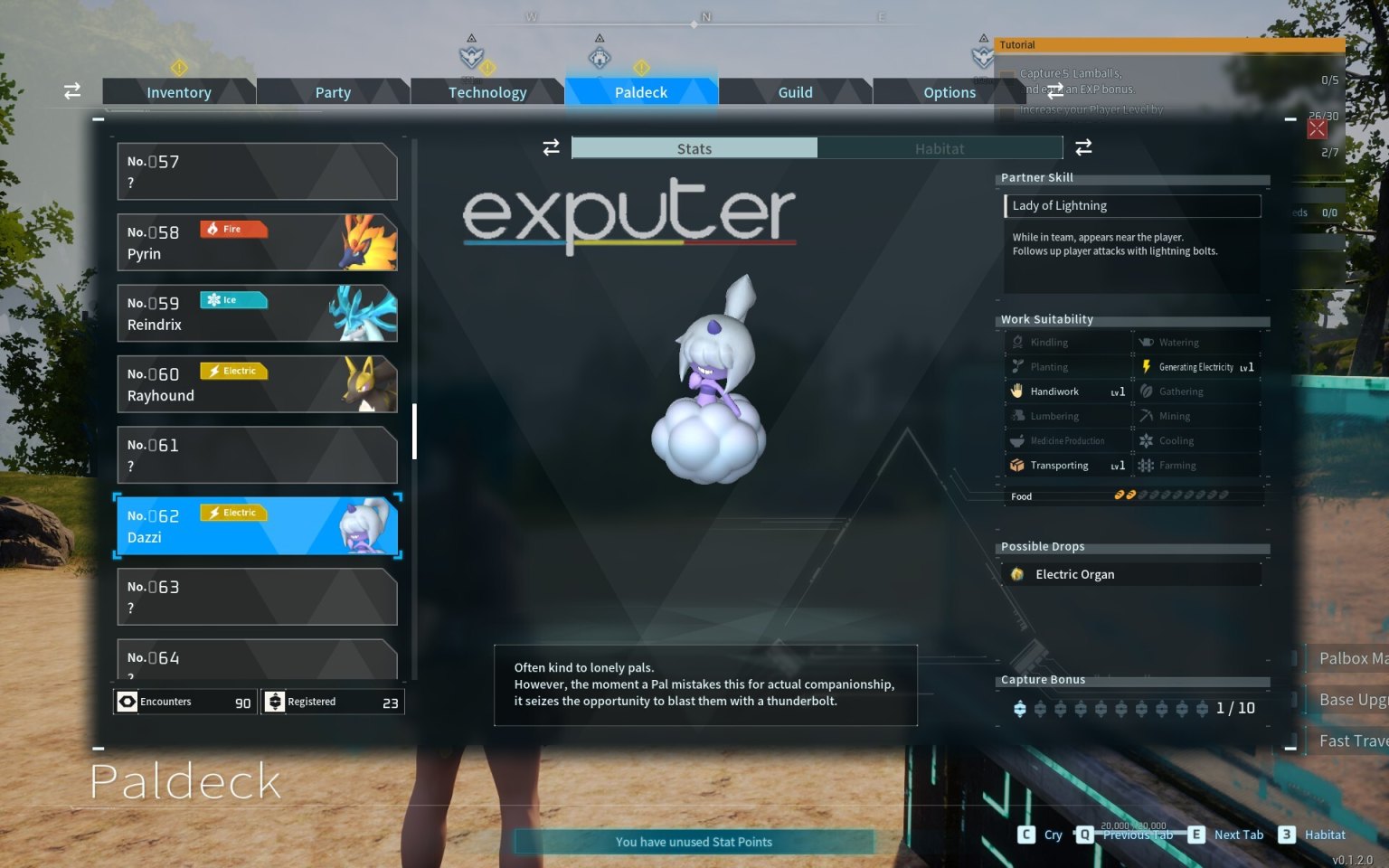Image resolution: width=1389 pixels, height=868 pixels.
Task: Select the Mining pickaxe icon
Action: click(x=1147, y=415)
